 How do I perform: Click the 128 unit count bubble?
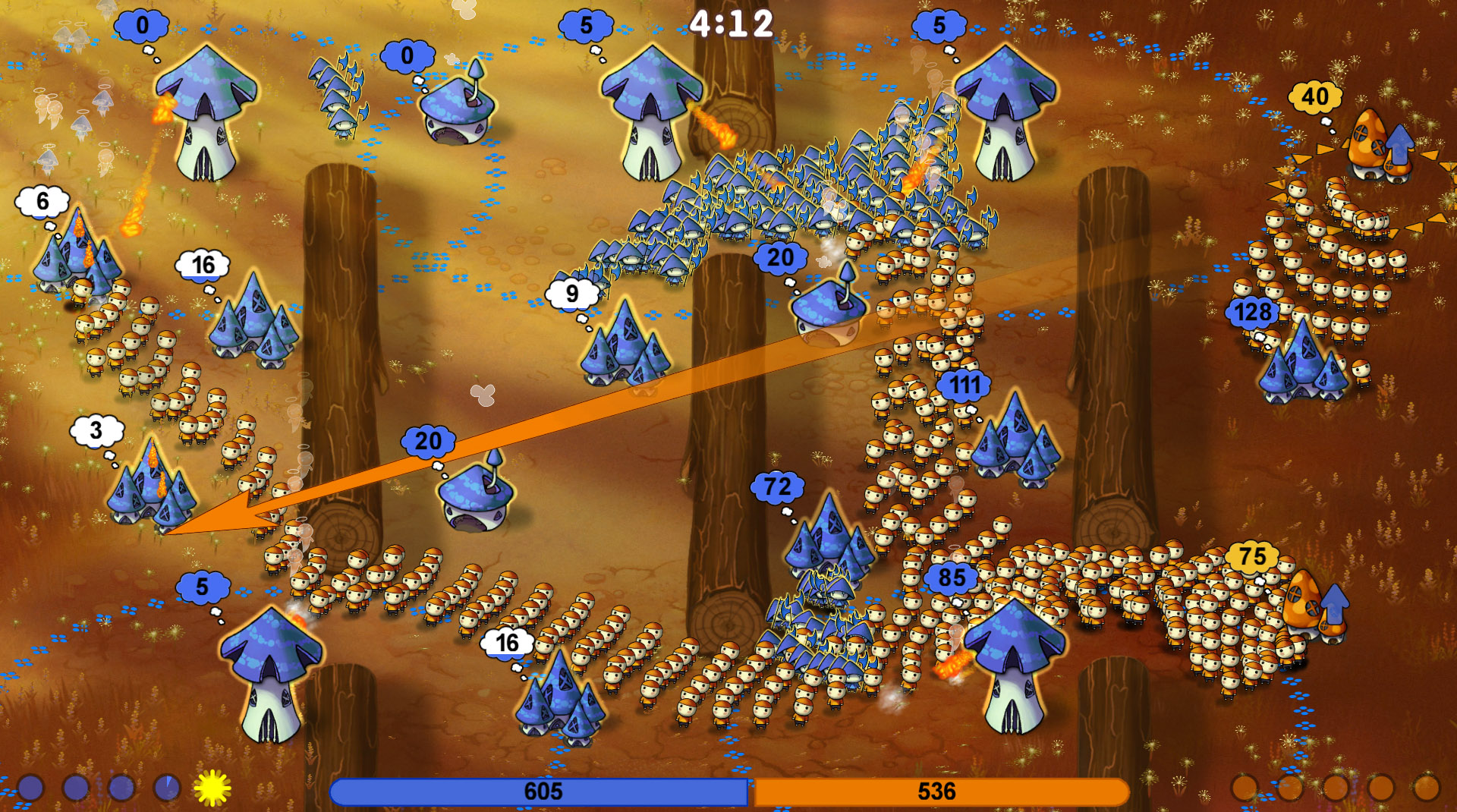[x=1253, y=310]
